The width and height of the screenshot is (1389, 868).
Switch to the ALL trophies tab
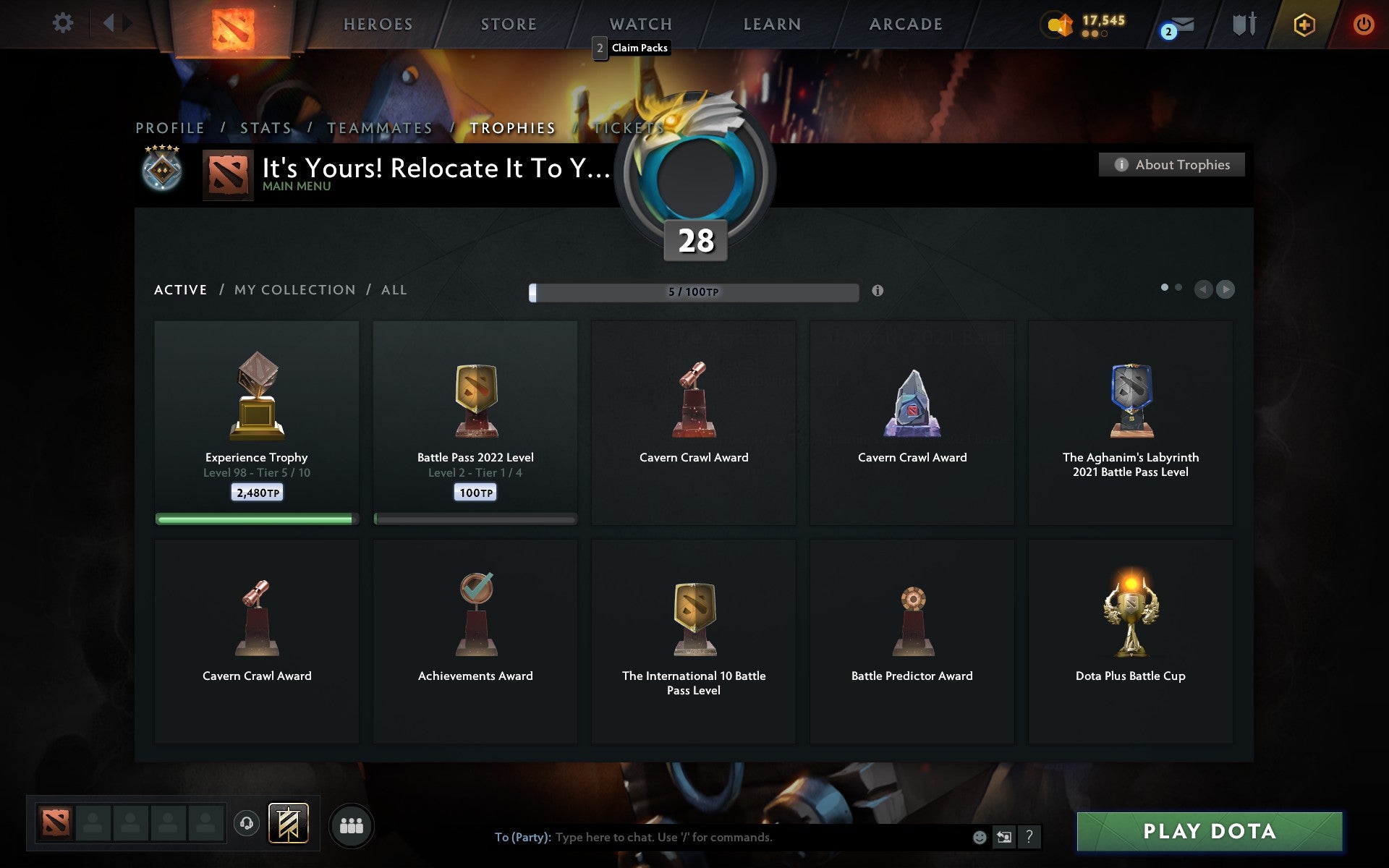click(x=394, y=289)
